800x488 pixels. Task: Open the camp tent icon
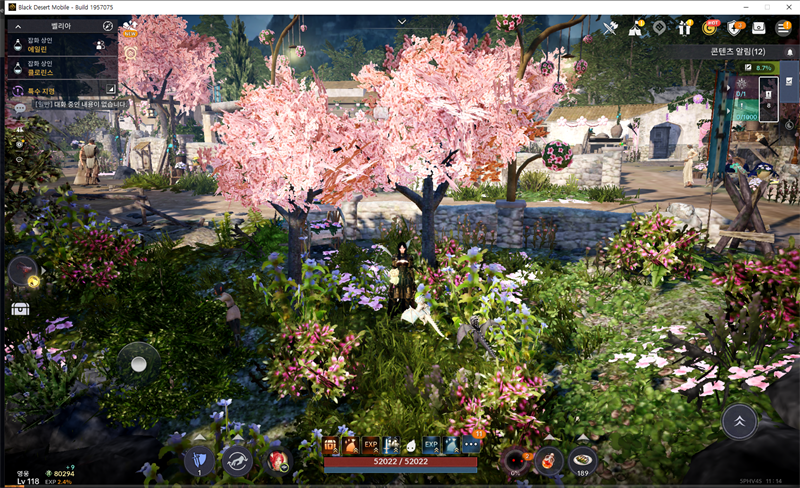pos(636,28)
